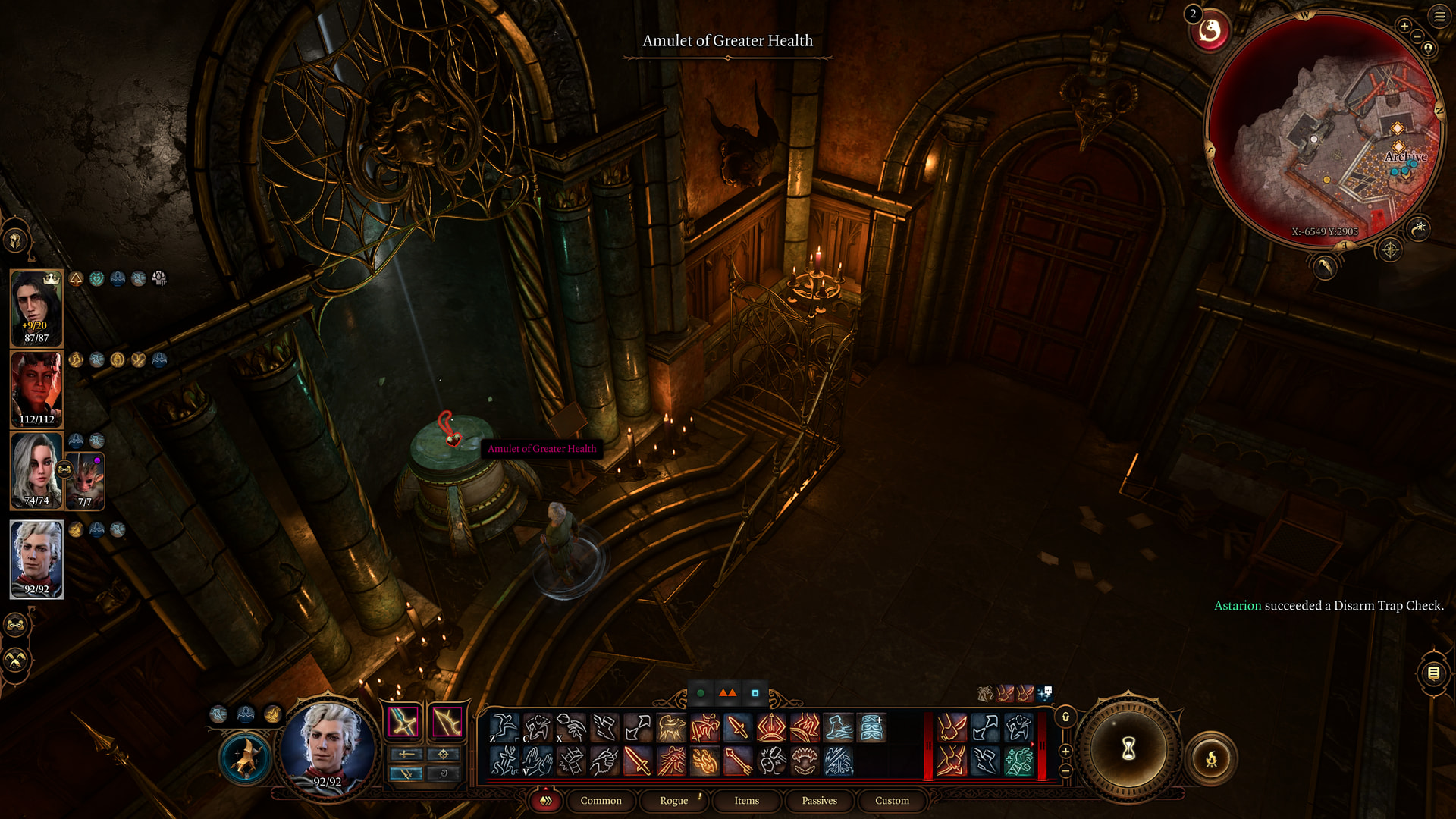This screenshot has width=1456, height=819.
Task: Click the hourglass end turn button
Action: (x=1128, y=750)
